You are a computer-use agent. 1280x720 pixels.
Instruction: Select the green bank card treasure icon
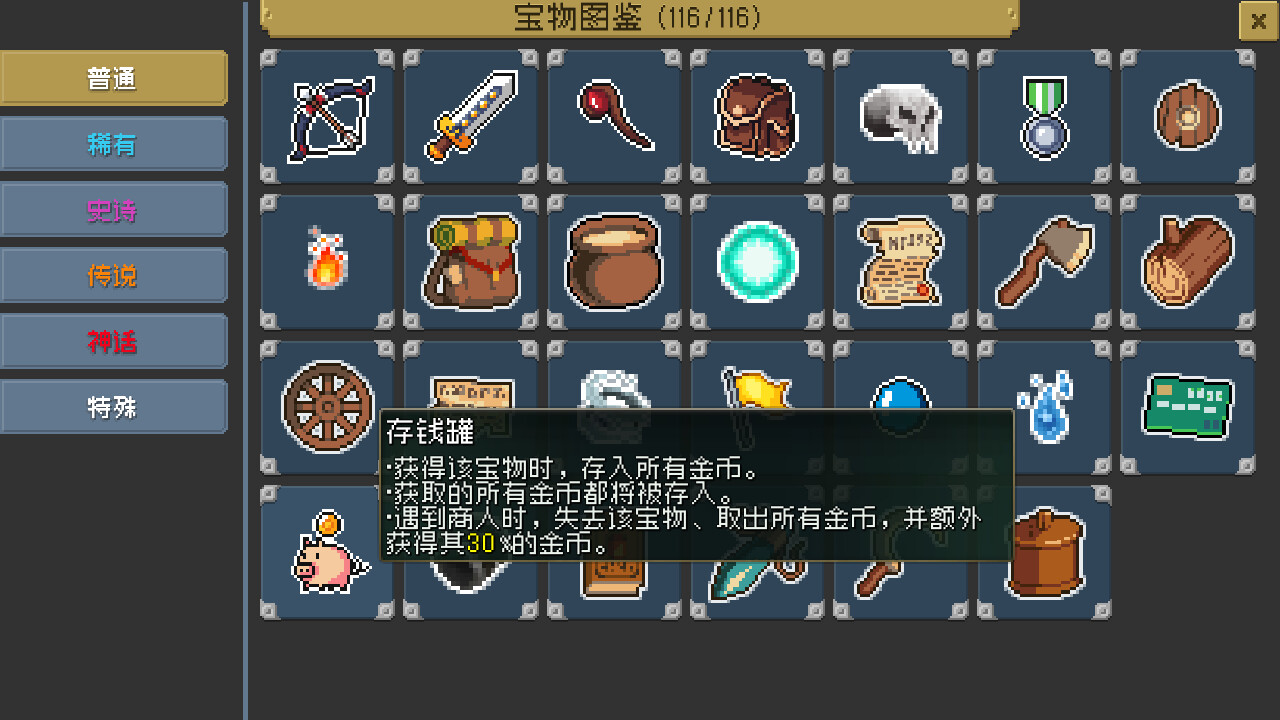point(1189,405)
